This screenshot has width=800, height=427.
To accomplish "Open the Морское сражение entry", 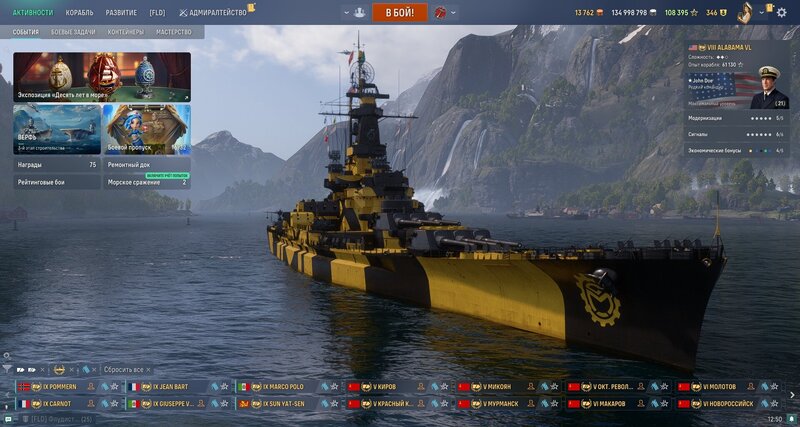I will click(x=147, y=182).
